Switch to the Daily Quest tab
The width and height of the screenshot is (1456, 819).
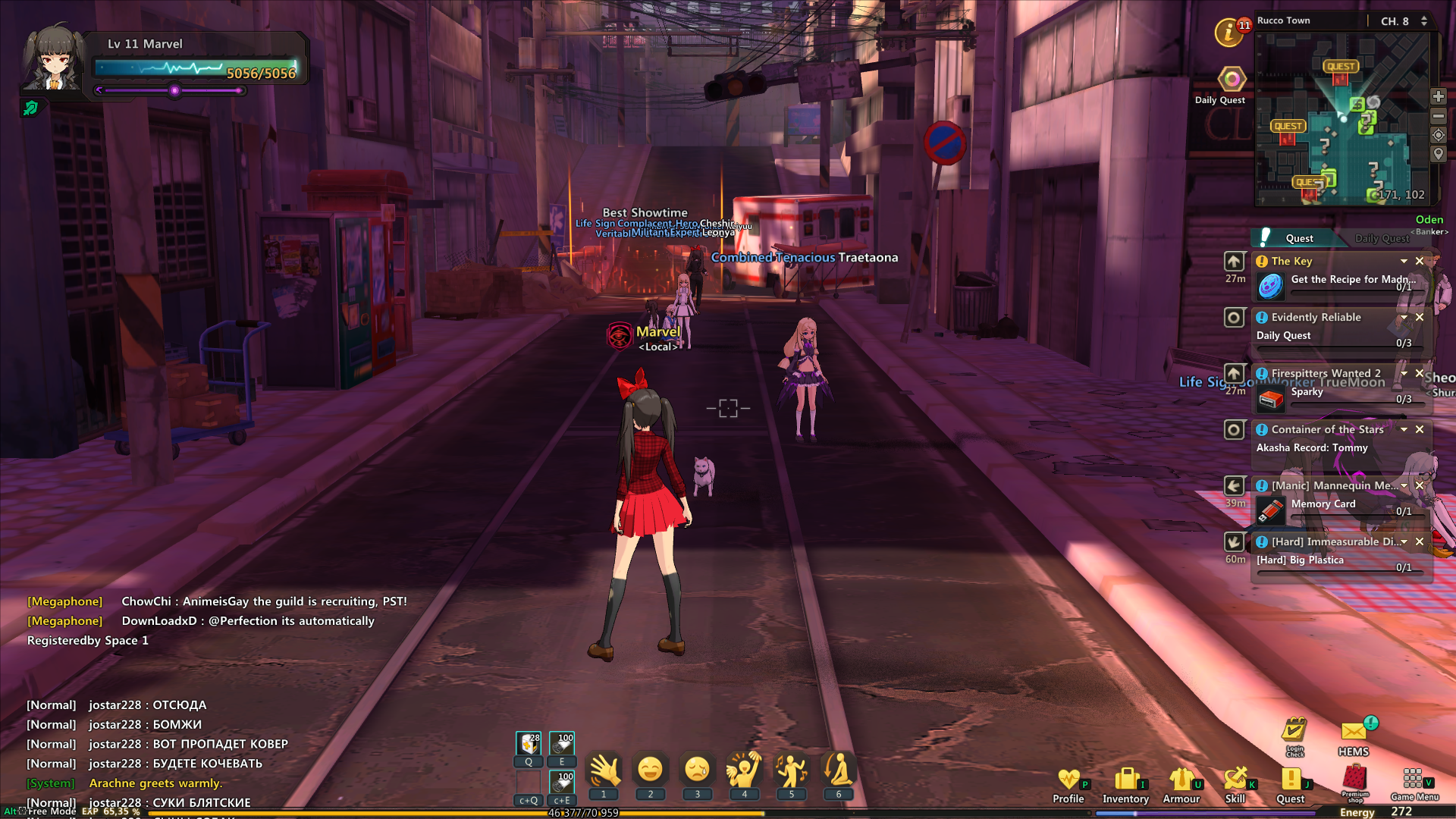[x=1382, y=238]
